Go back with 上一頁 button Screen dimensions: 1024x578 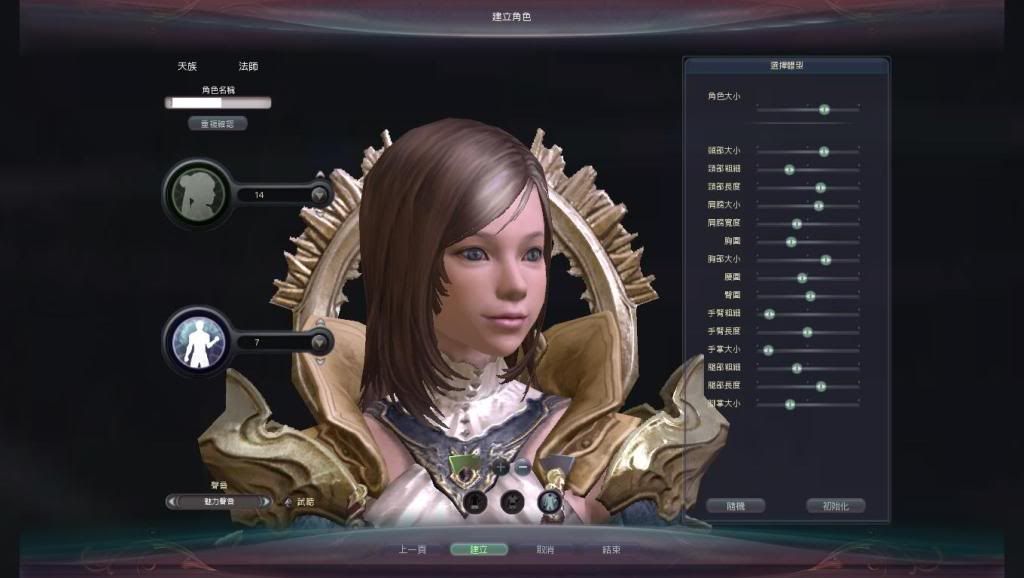(412, 549)
